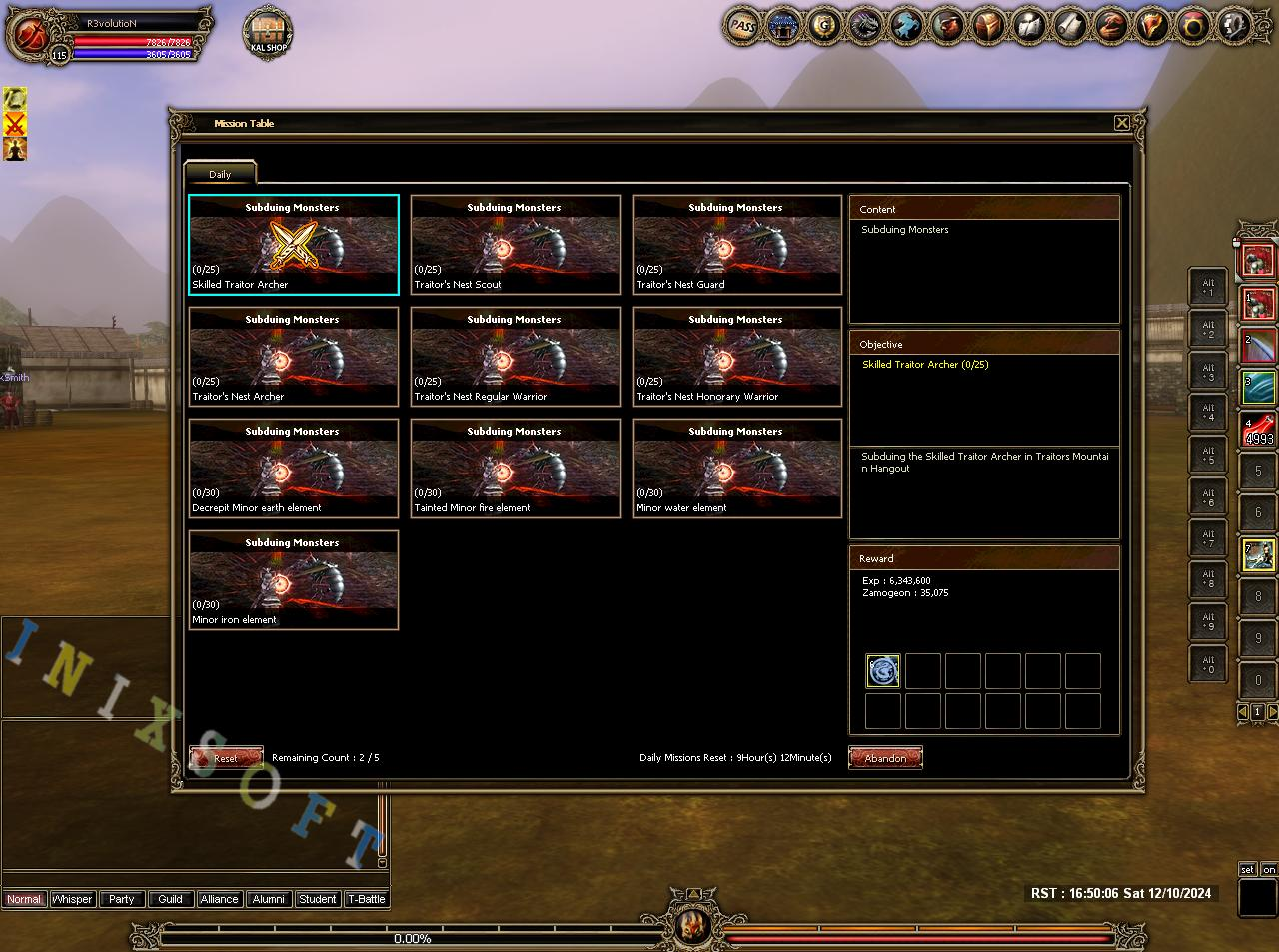This screenshot has width=1279, height=952.
Task: Choose the Traitor's Nest Scout mission
Action: point(516,245)
